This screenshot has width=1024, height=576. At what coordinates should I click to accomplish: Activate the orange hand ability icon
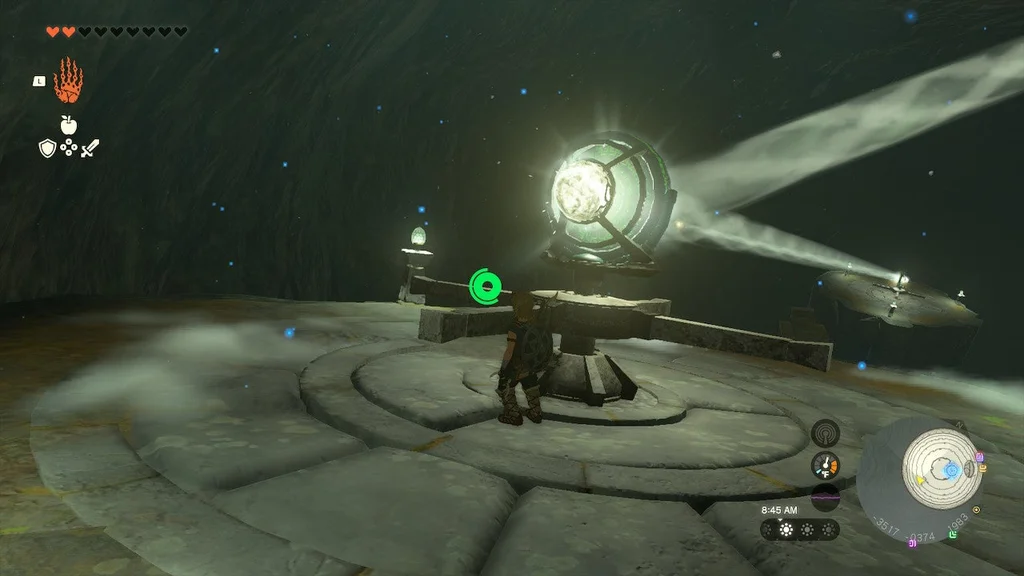(67, 81)
